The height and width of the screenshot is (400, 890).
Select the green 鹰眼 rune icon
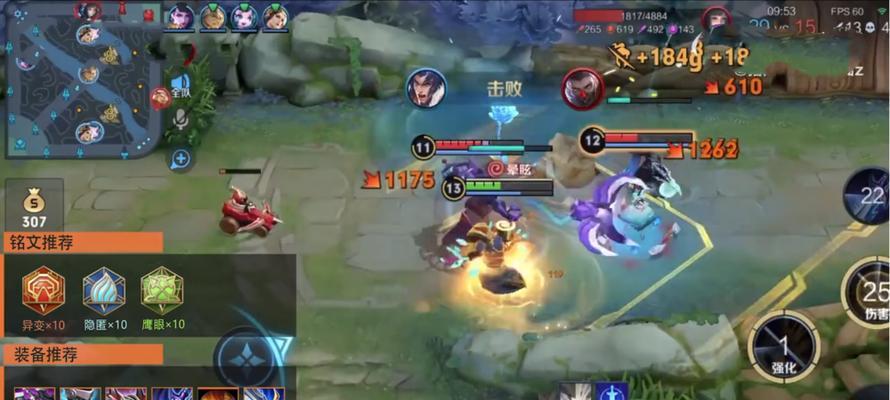pyautogui.click(x=161, y=290)
